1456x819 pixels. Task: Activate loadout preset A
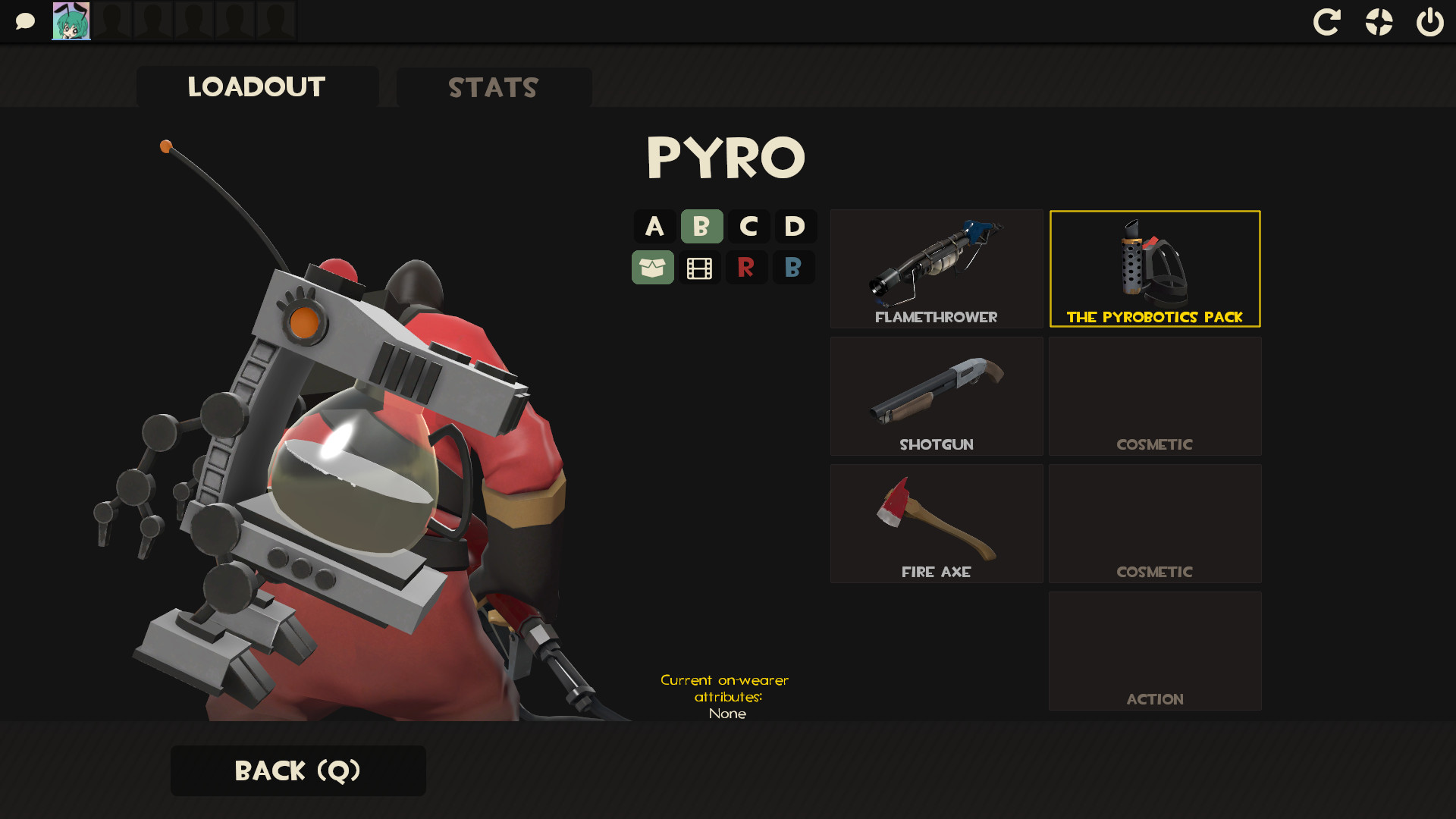653,226
